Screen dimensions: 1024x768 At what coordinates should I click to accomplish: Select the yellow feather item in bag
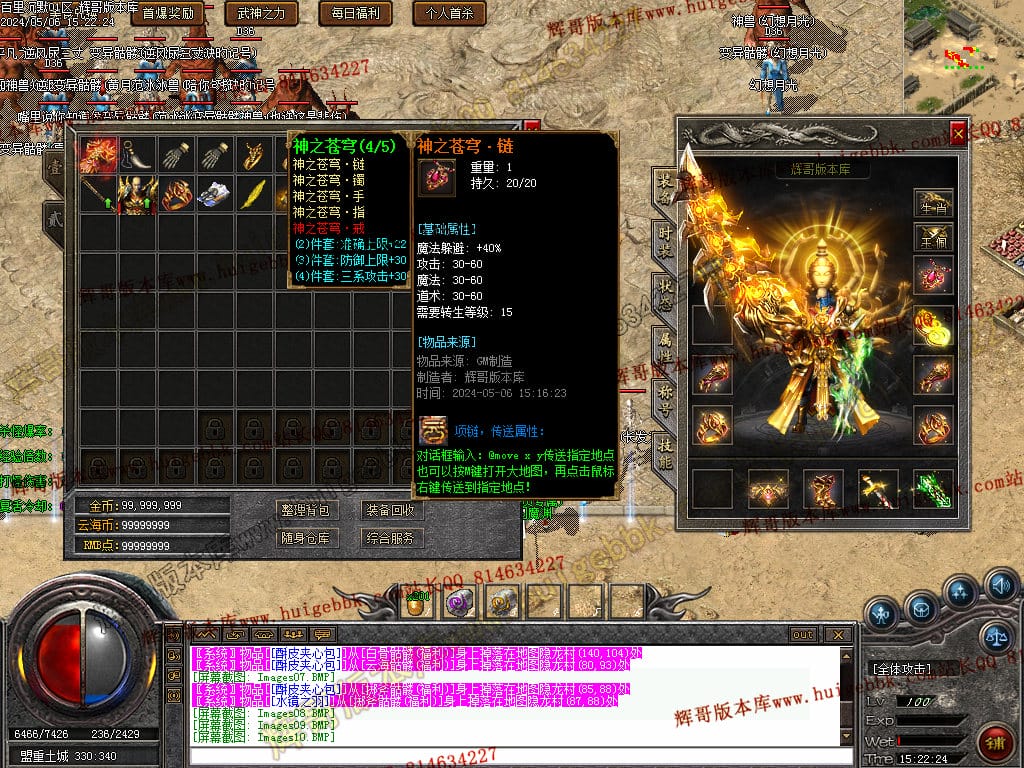coord(254,193)
